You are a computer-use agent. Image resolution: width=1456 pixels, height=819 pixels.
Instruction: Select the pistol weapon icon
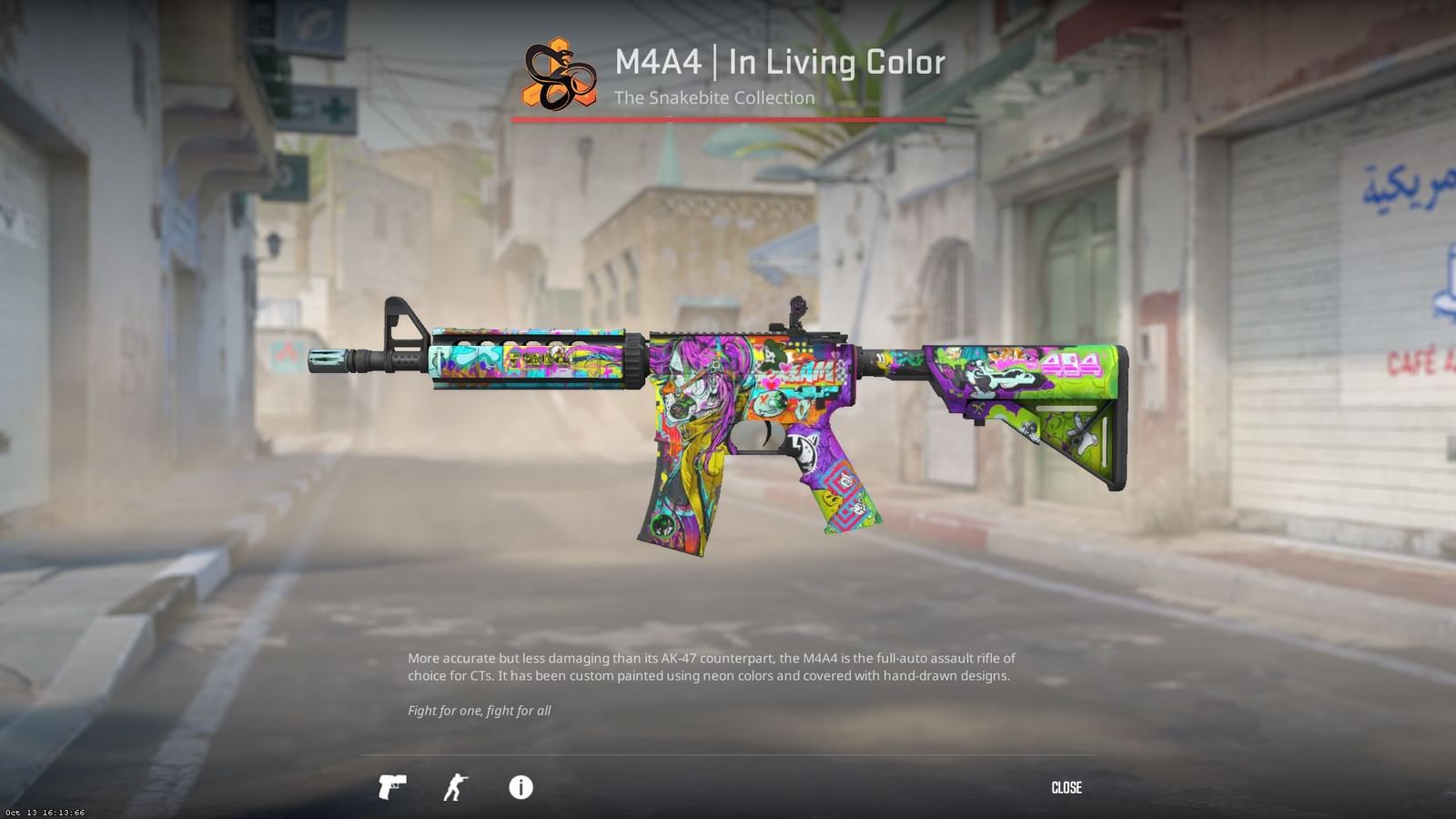coord(391,788)
